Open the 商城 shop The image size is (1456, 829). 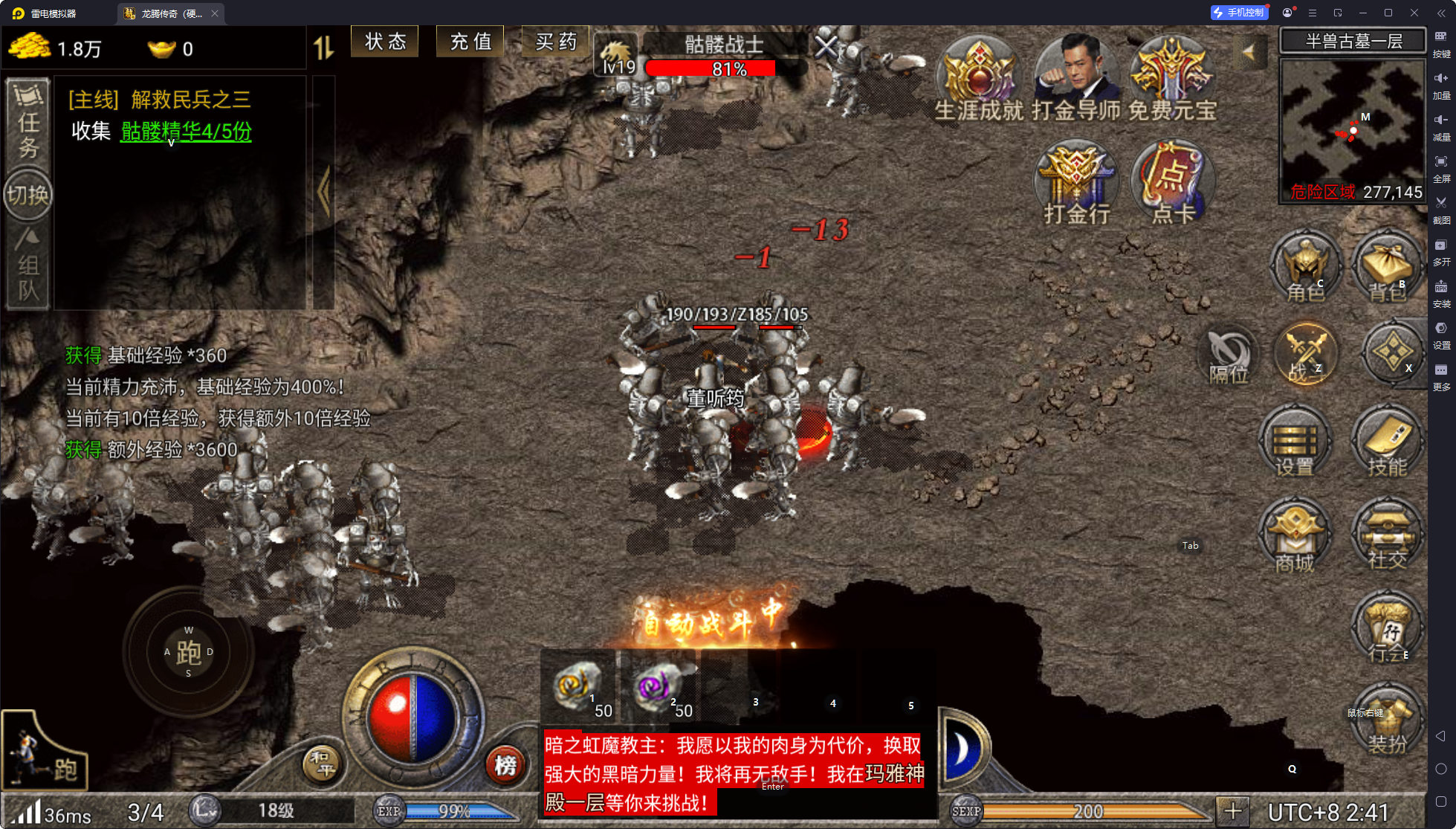click(x=1295, y=537)
